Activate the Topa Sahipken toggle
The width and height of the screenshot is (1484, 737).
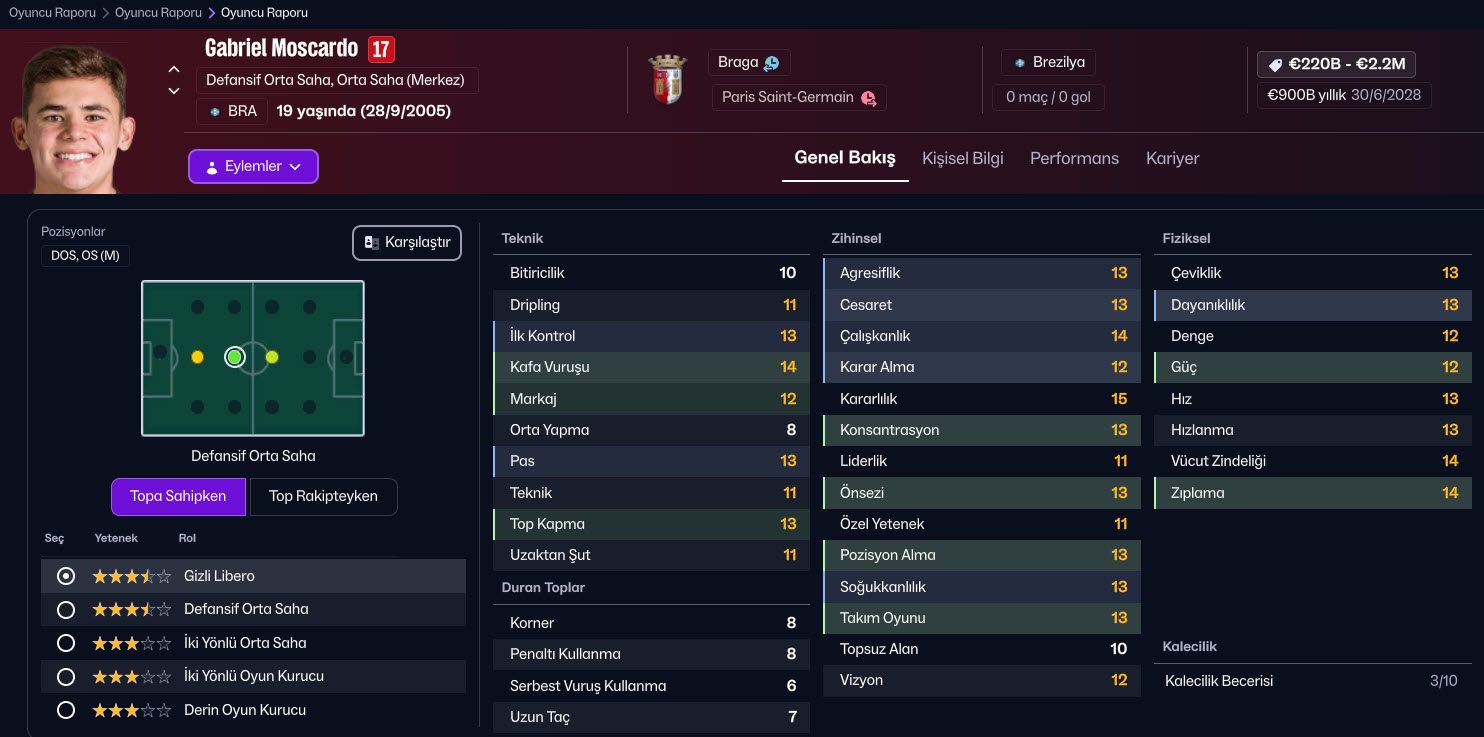tap(178, 496)
